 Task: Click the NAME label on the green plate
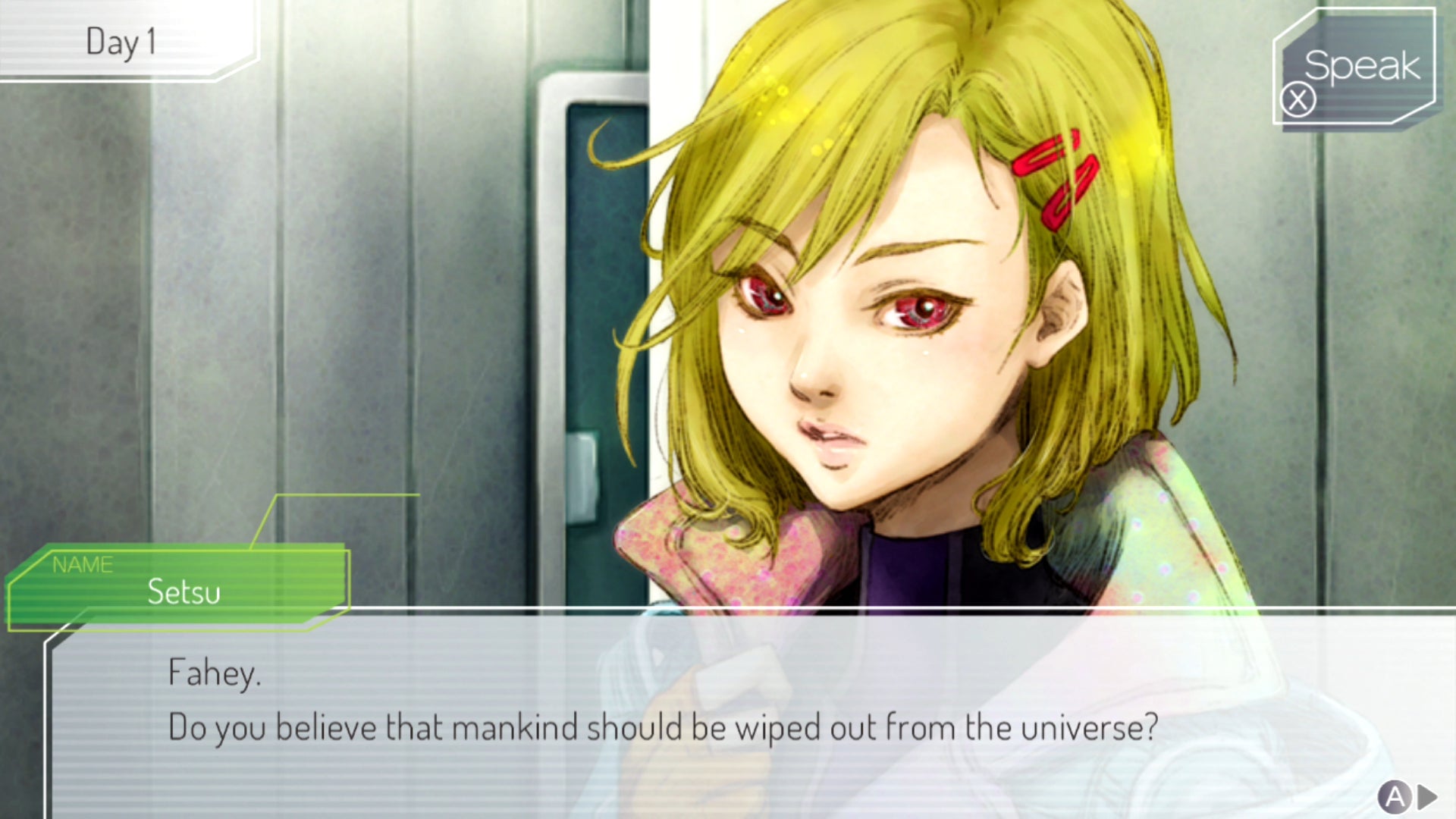[x=83, y=564]
